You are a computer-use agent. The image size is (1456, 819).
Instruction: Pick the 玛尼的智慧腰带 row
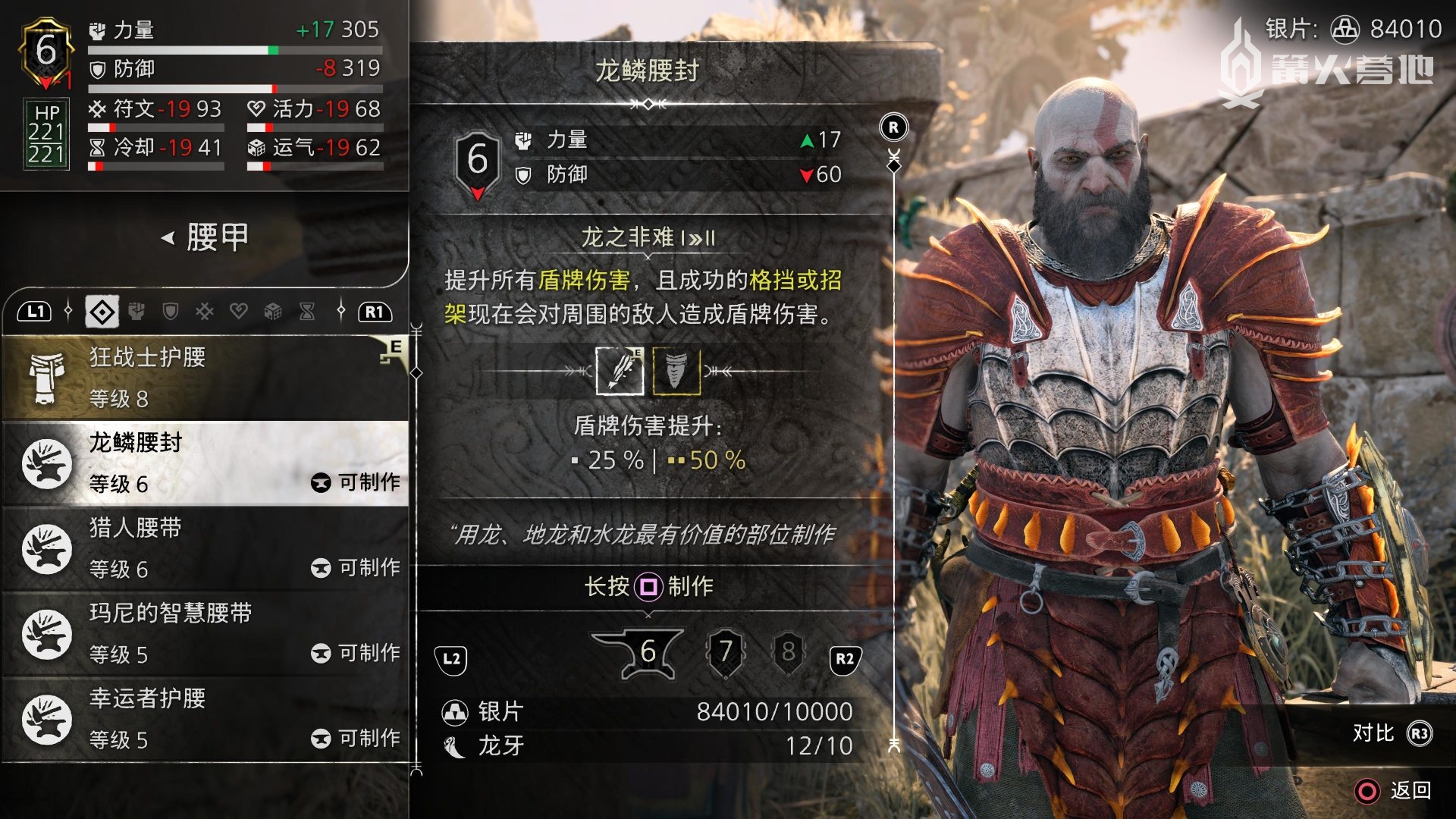[205, 633]
